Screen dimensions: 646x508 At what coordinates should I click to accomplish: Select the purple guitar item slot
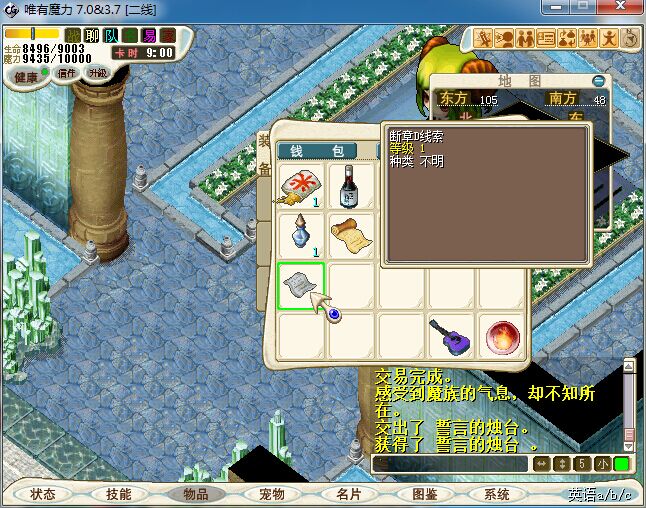click(451, 337)
